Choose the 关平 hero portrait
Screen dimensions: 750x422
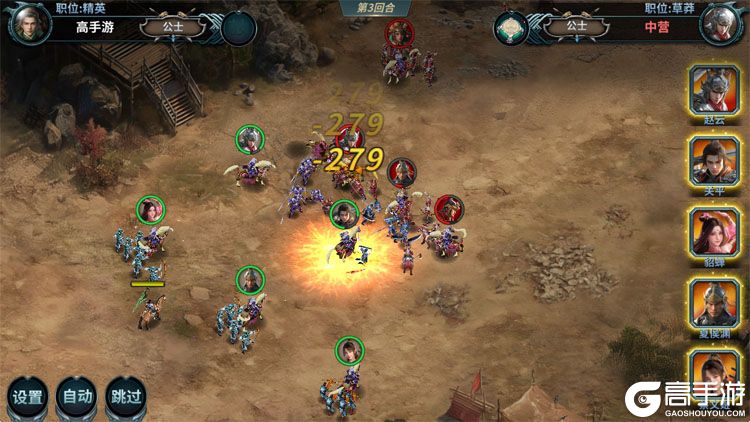714,160
